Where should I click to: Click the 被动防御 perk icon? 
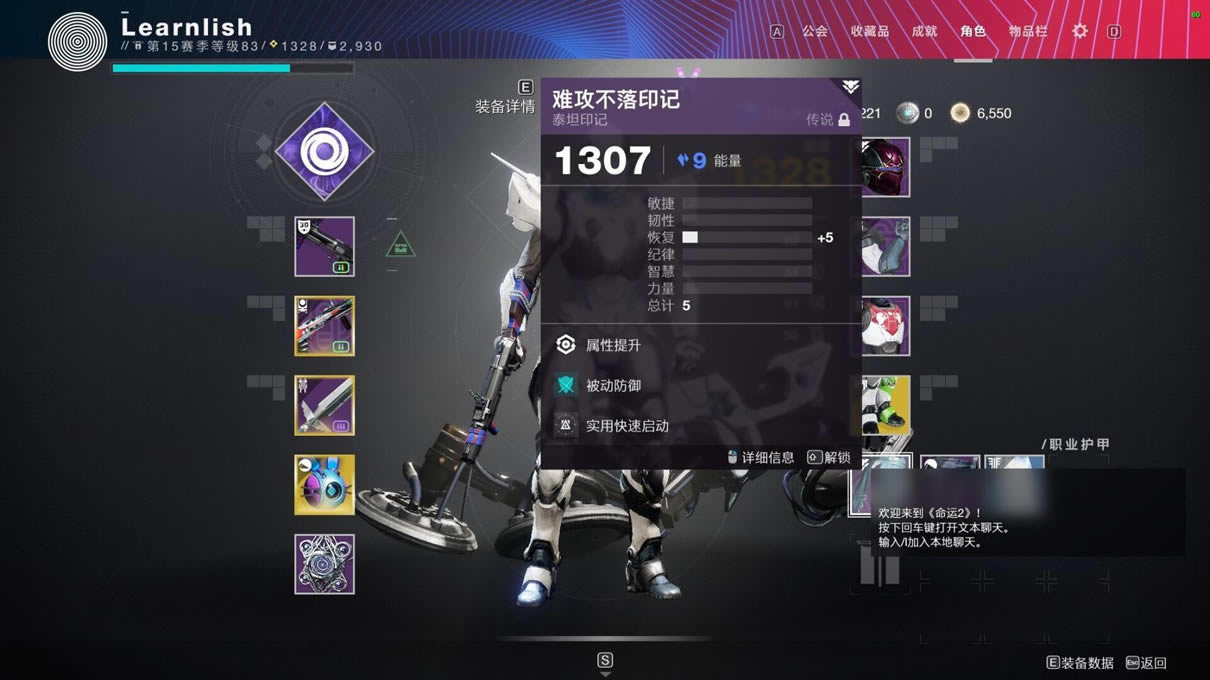[566, 385]
